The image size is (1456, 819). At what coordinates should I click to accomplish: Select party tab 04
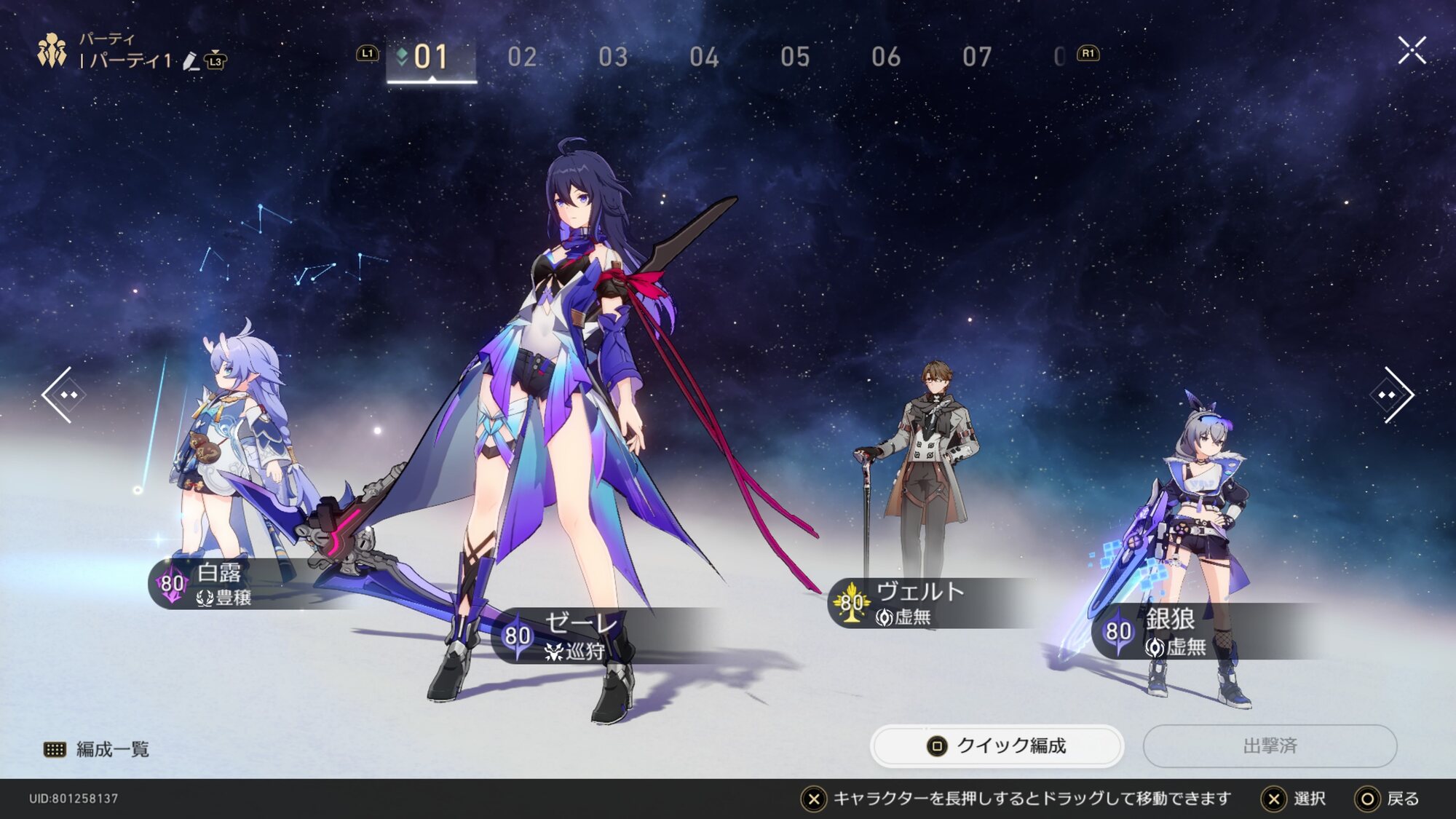[704, 57]
